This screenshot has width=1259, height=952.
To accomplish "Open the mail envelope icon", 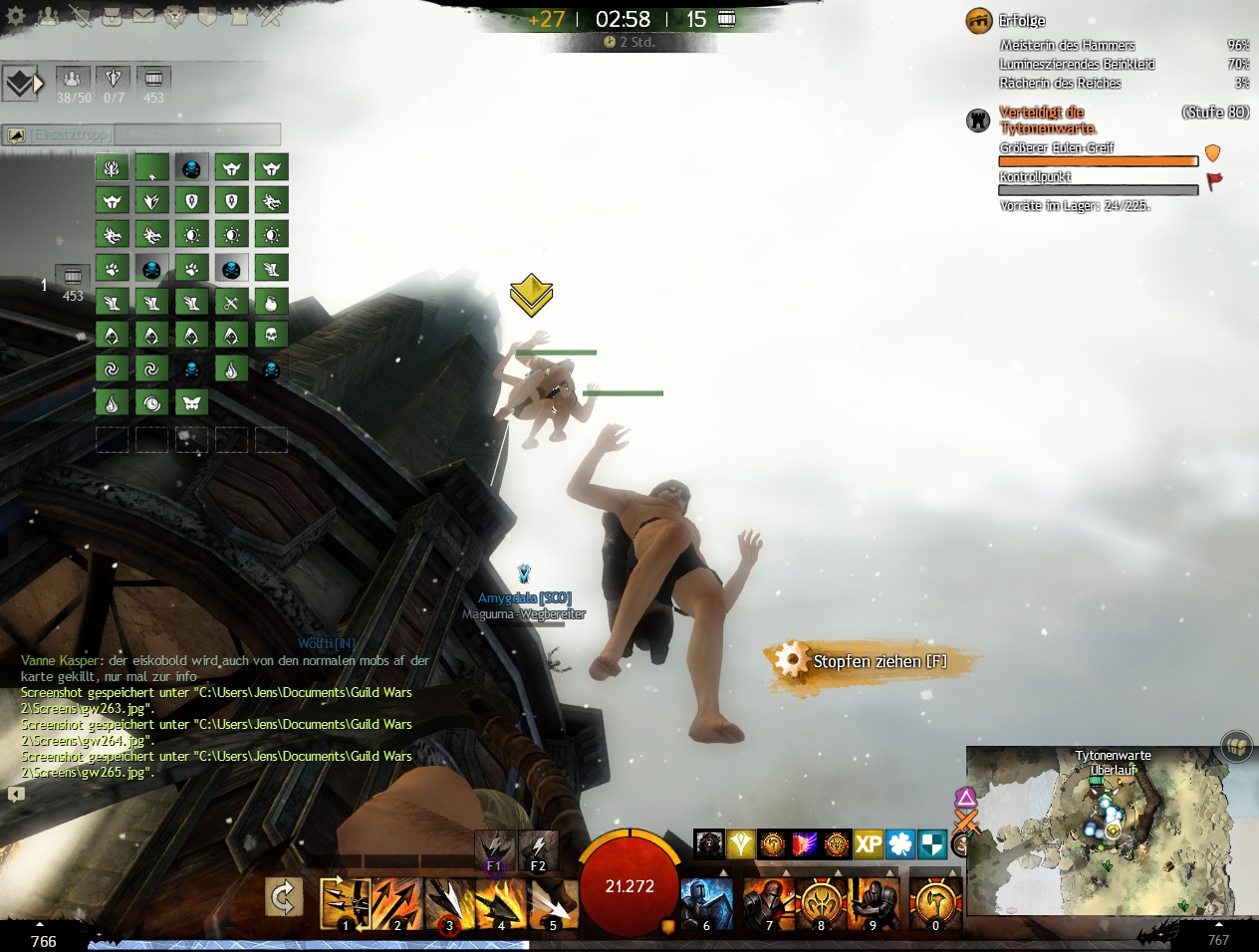I will 143,16.
